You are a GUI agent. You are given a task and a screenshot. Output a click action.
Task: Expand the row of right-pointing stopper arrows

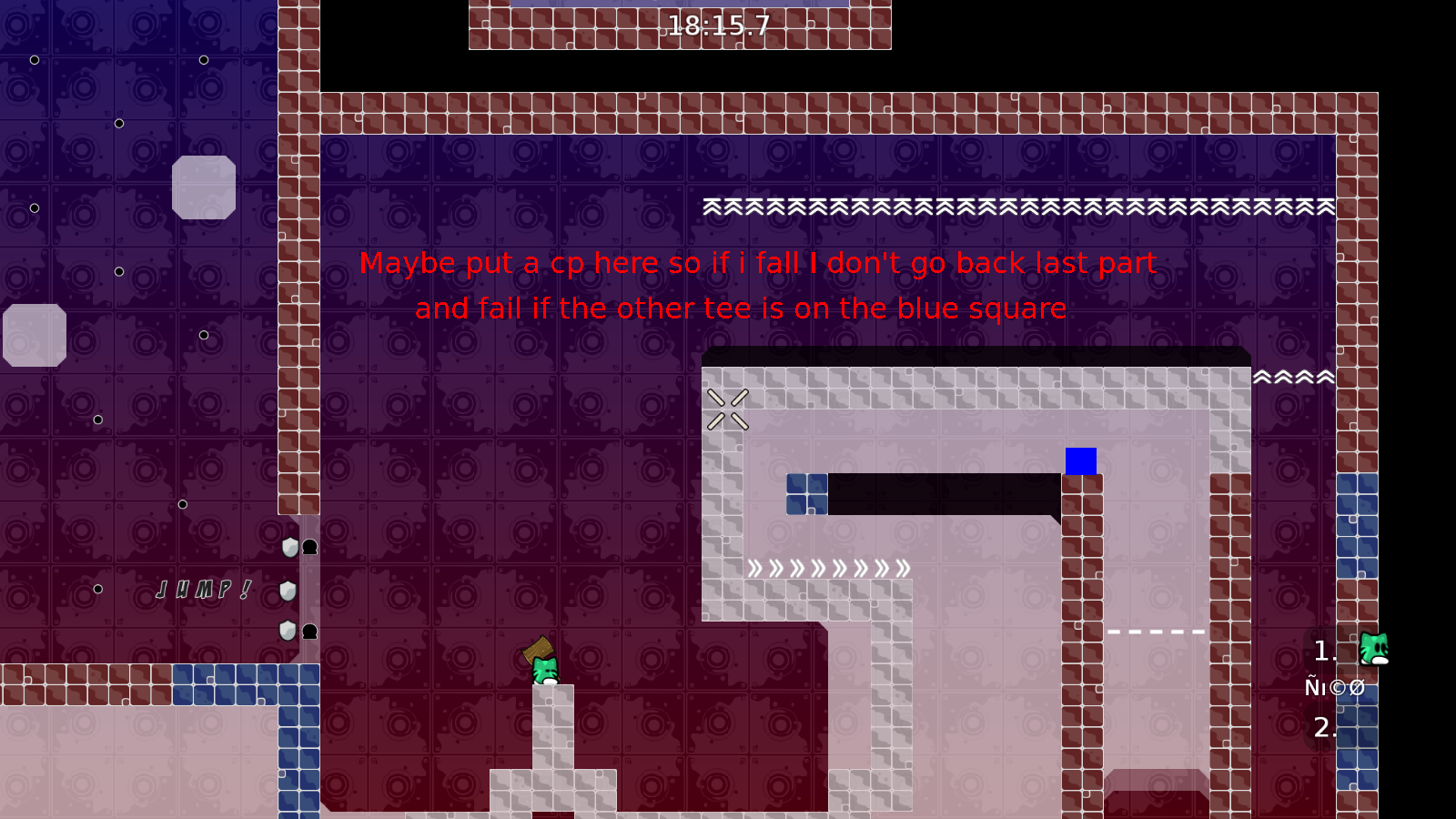pos(828,567)
